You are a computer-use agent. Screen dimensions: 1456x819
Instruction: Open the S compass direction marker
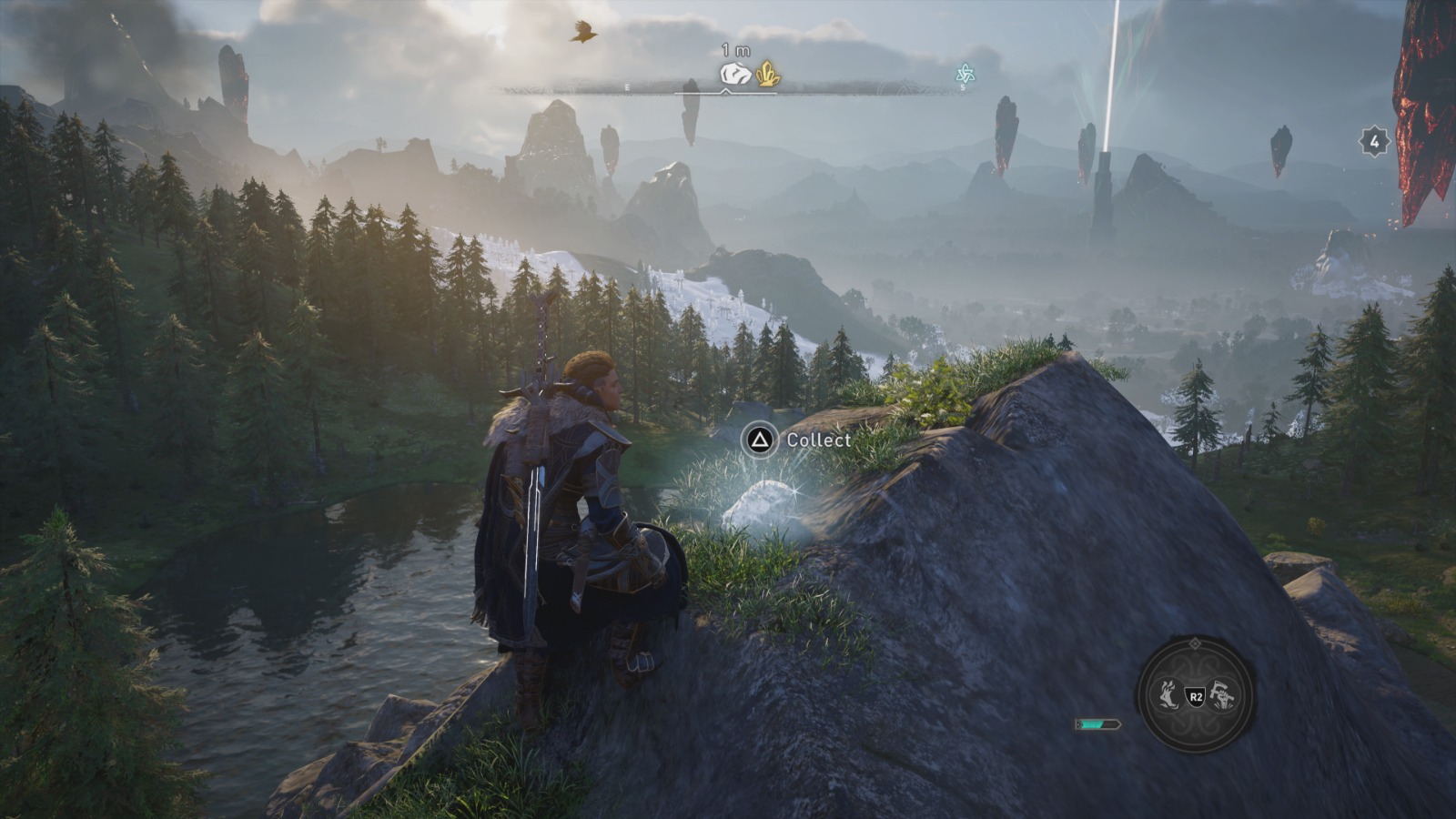[962, 86]
